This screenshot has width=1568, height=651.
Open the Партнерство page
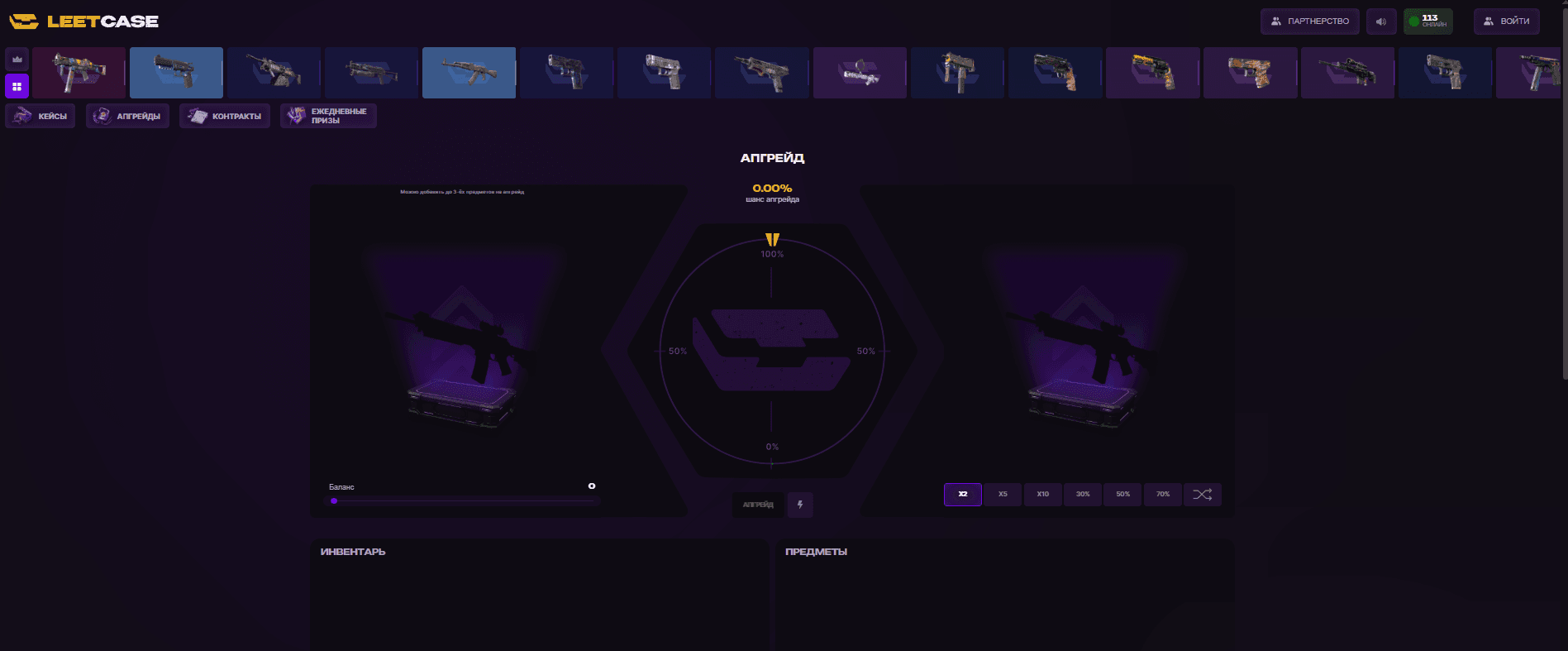click(1309, 22)
